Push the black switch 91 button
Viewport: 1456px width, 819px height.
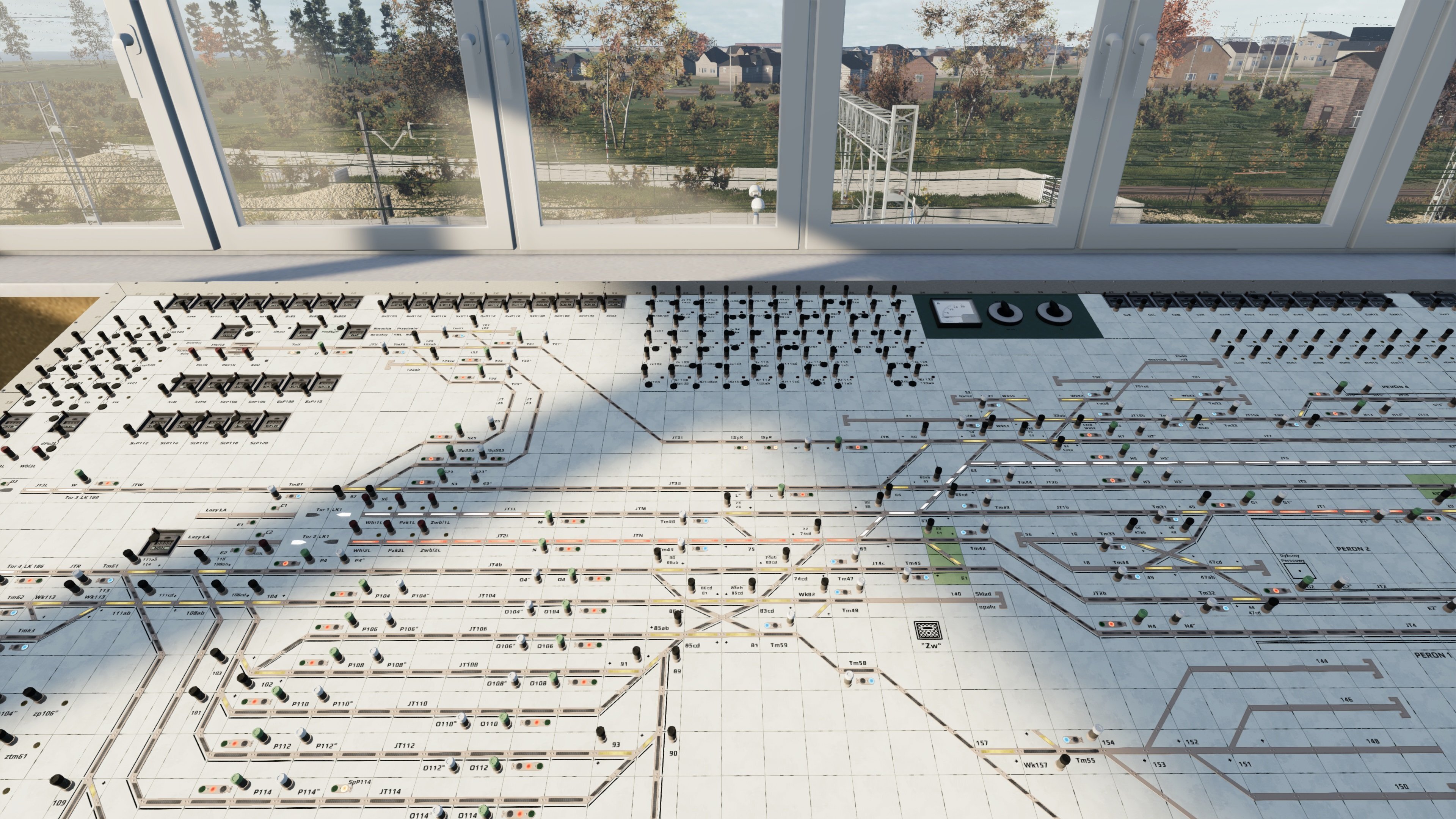pos(637,652)
